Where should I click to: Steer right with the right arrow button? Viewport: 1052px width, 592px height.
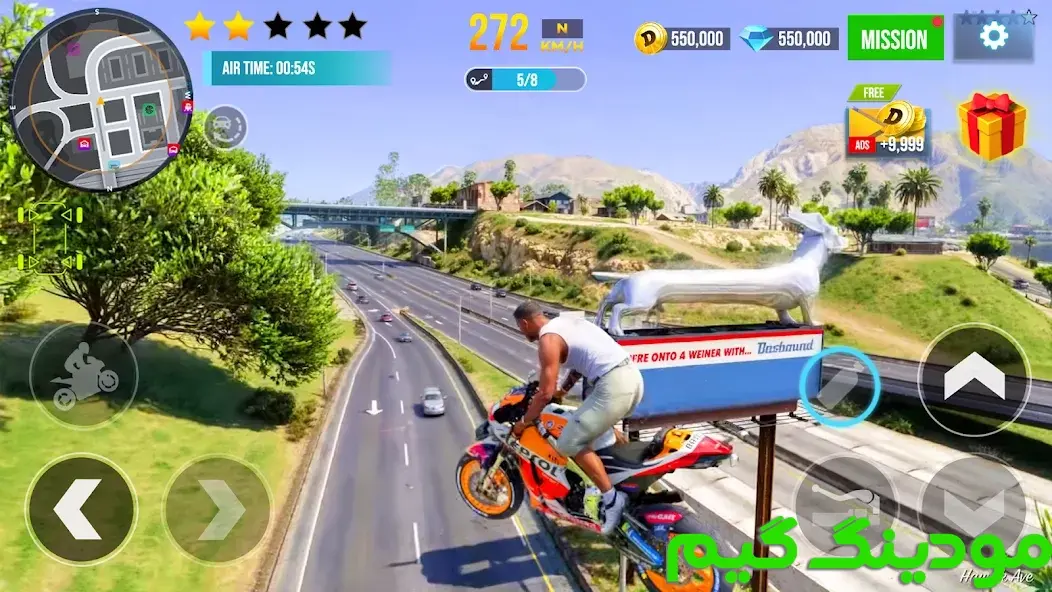[x=217, y=509]
